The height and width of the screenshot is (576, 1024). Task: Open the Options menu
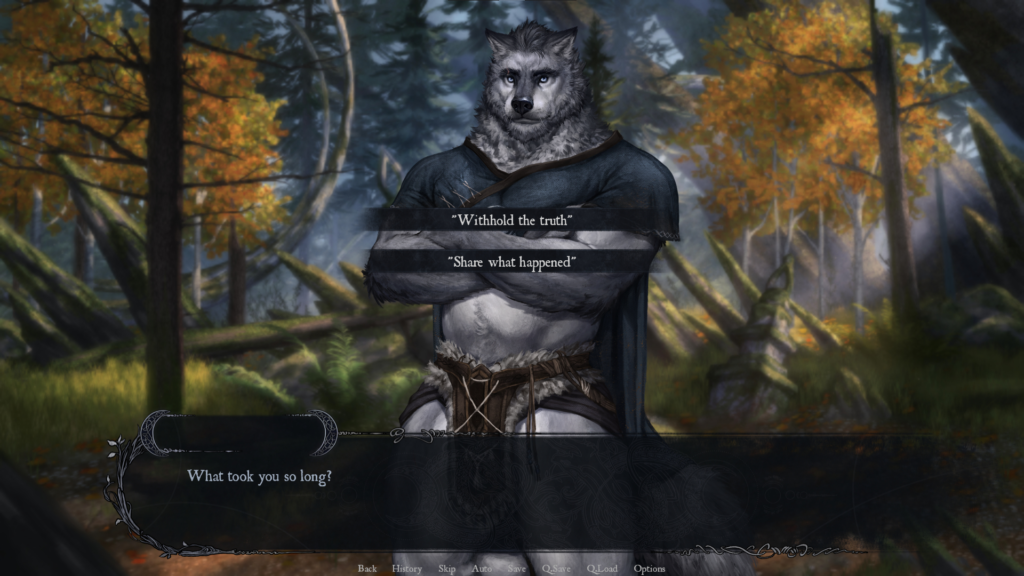click(x=649, y=569)
